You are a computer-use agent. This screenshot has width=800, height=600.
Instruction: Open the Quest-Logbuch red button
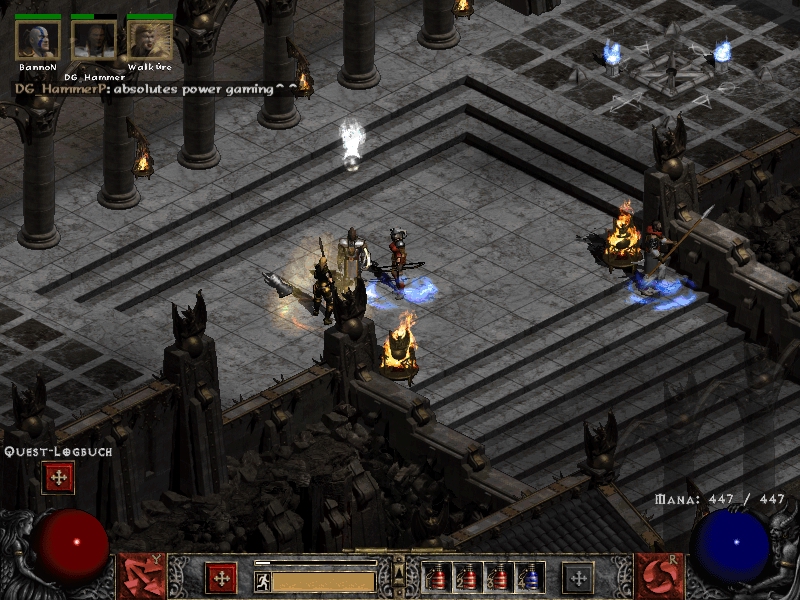[57, 478]
